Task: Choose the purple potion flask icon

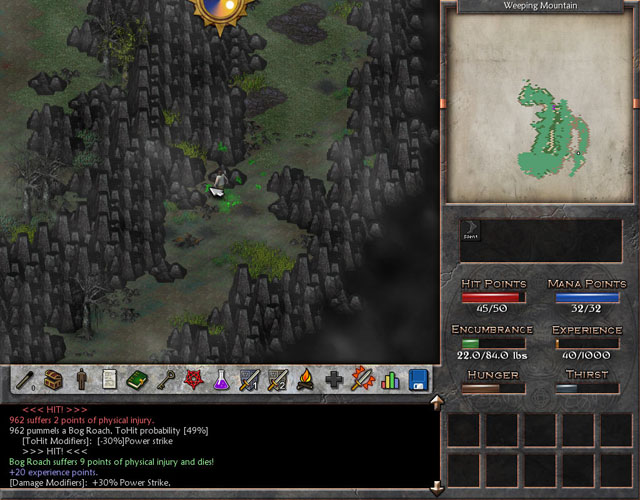Action: click(x=221, y=380)
